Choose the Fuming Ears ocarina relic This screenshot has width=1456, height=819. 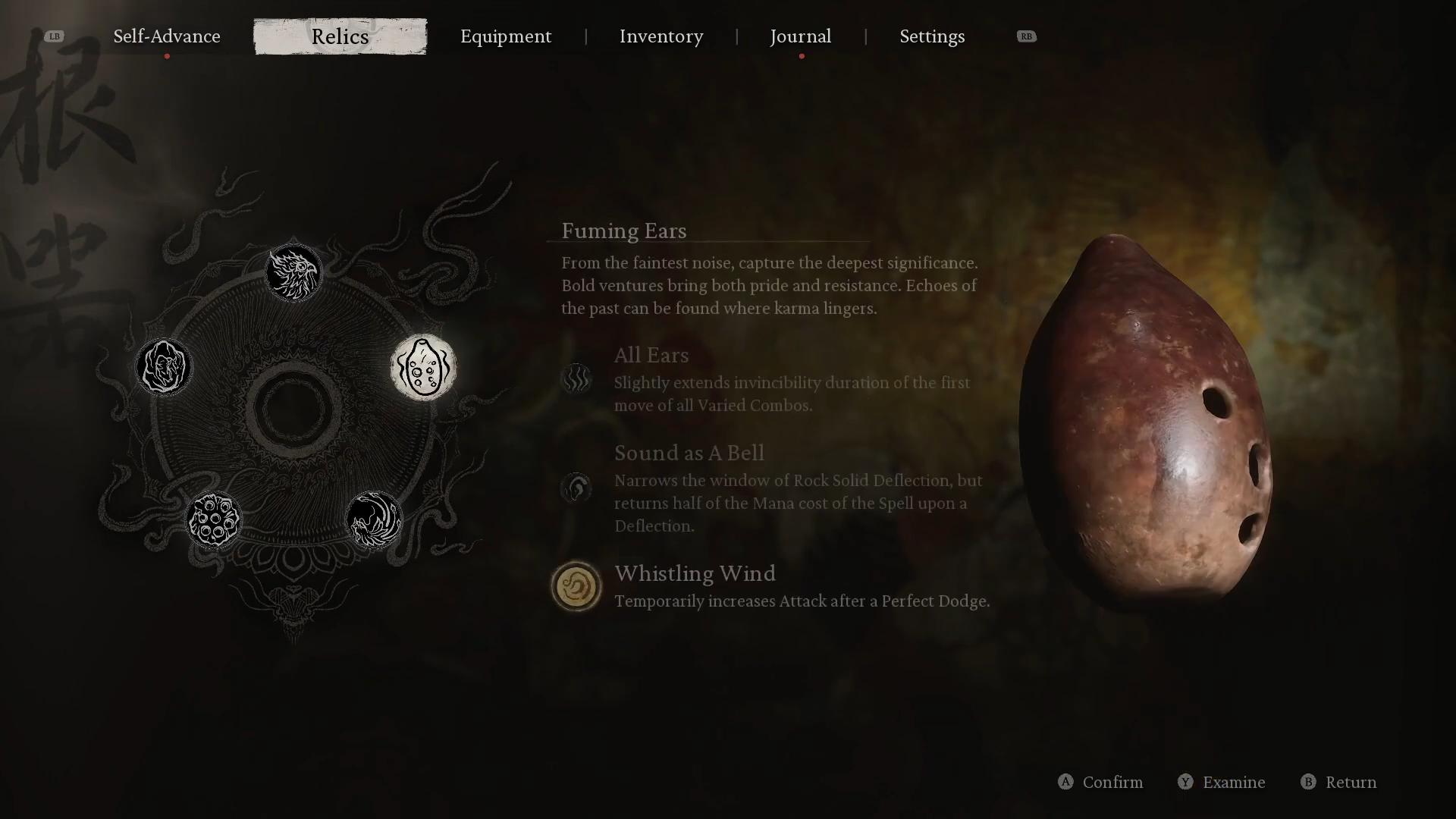pos(423,368)
